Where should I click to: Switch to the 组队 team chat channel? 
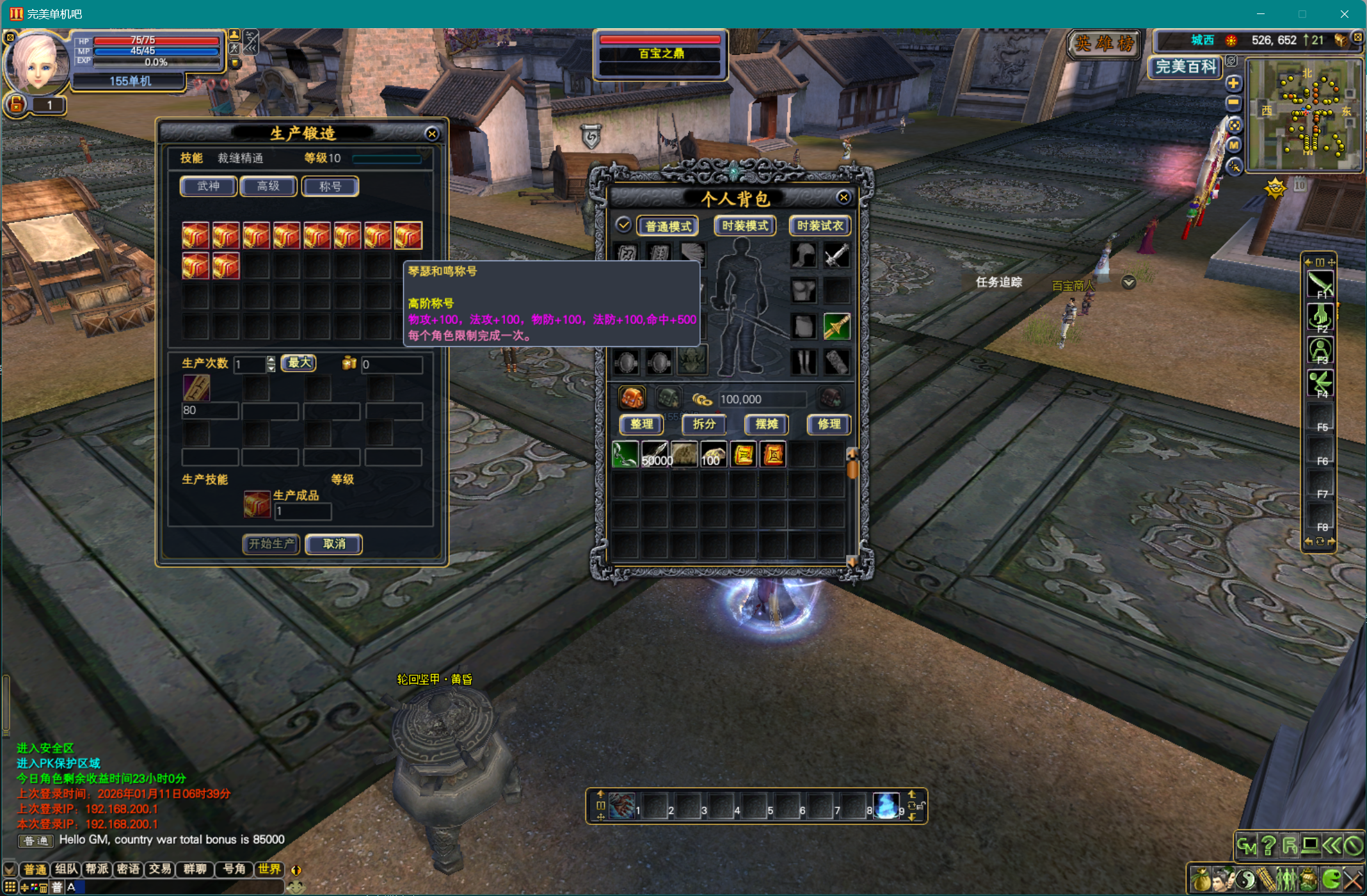(x=66, y=869)
